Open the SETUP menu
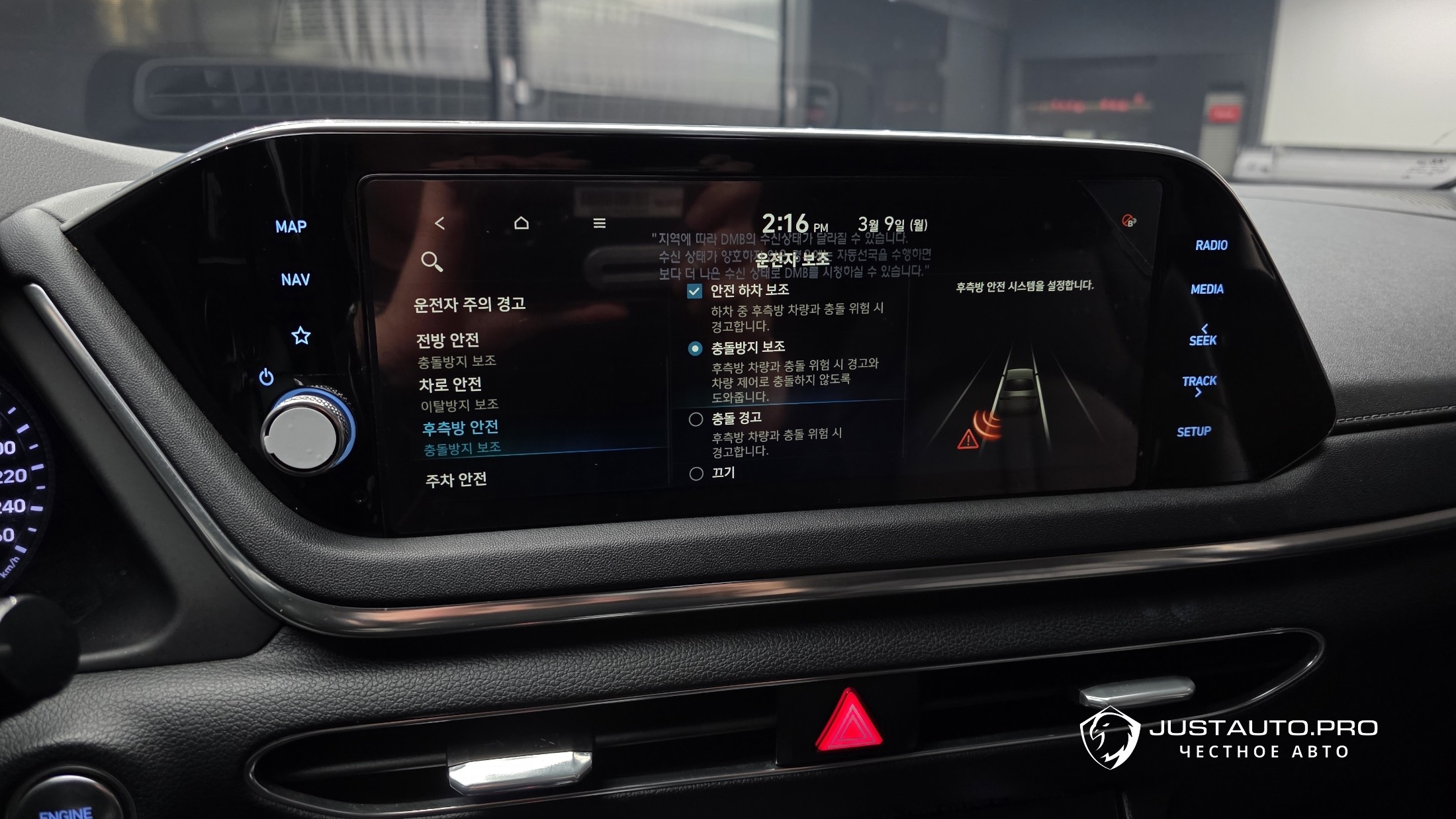The height and width of the screenshot is (819, 1456). point(1194,432)
